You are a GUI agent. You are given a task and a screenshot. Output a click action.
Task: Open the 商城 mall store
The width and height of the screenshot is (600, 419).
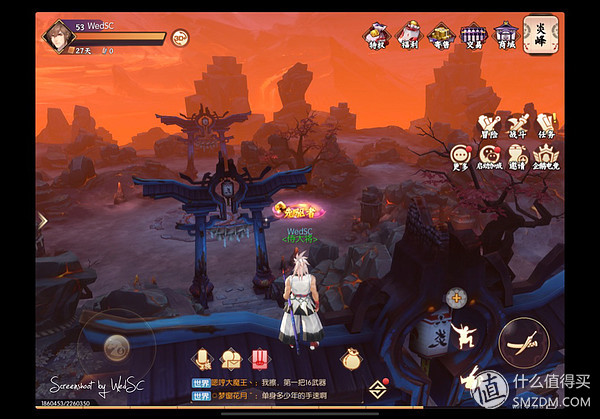(504, 37)
